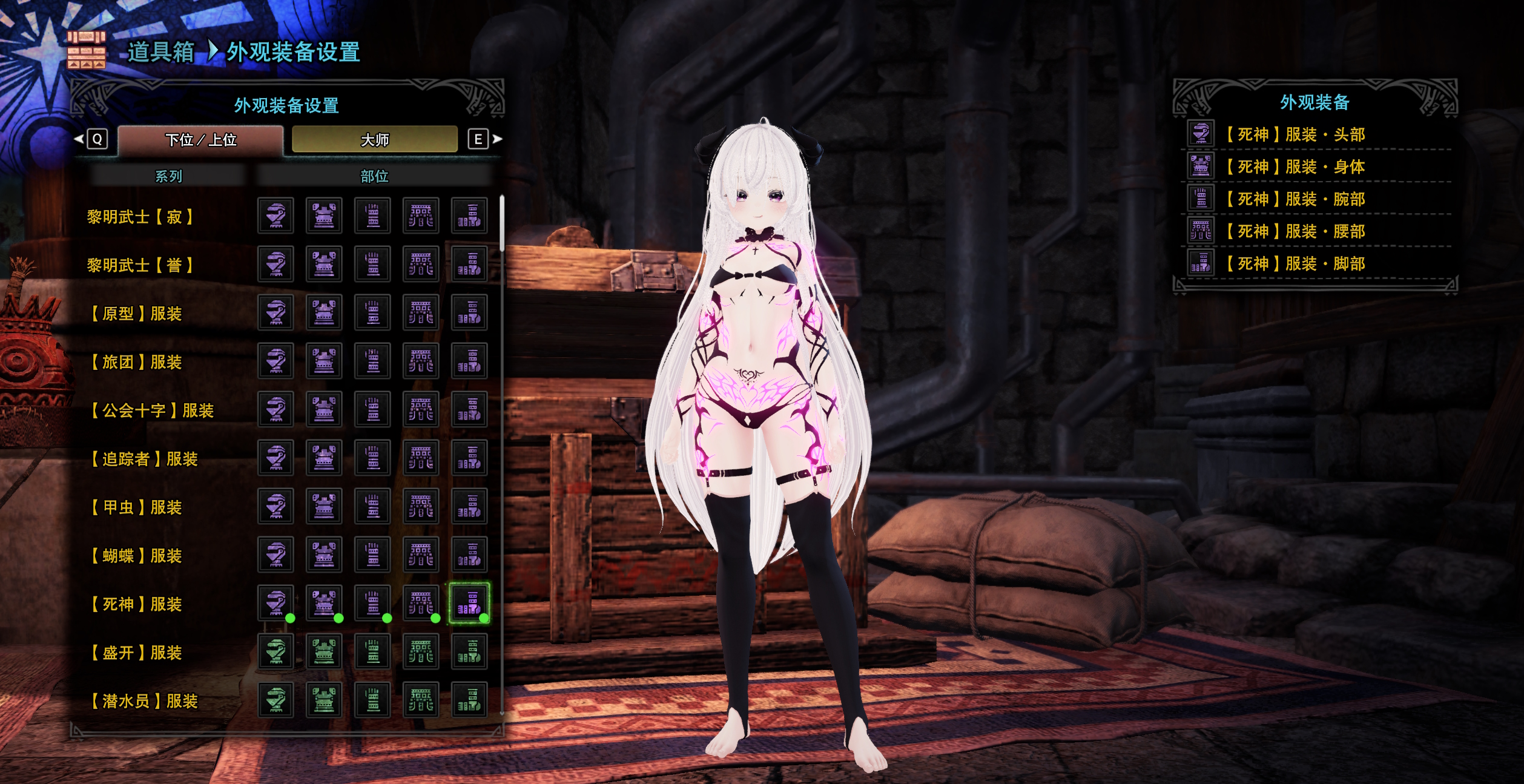Select 黎明武士【寂】 head piece icon
1524x784 pixels.
coord(275,216)
